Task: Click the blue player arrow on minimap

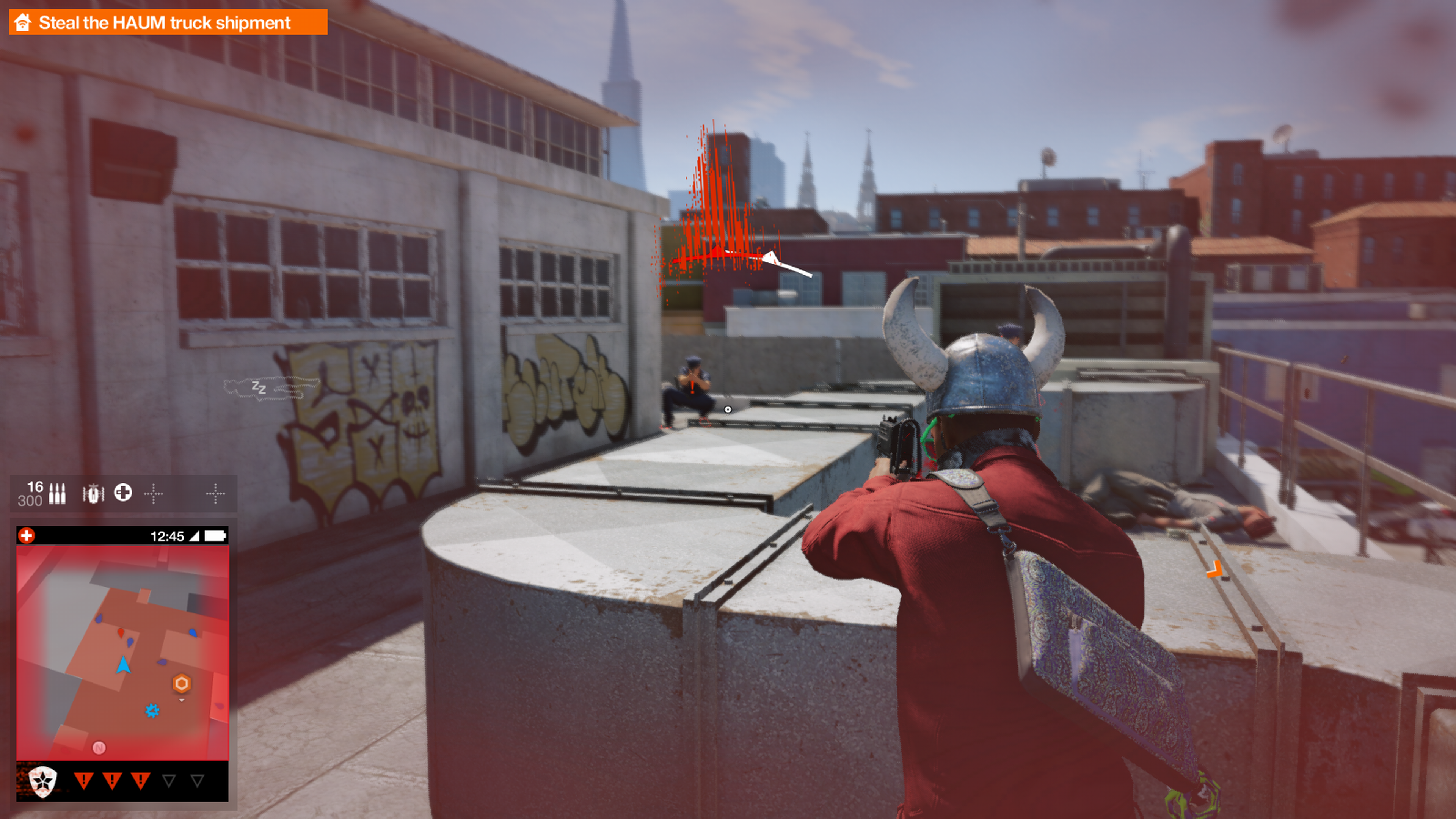Action: tap(123, 665)
